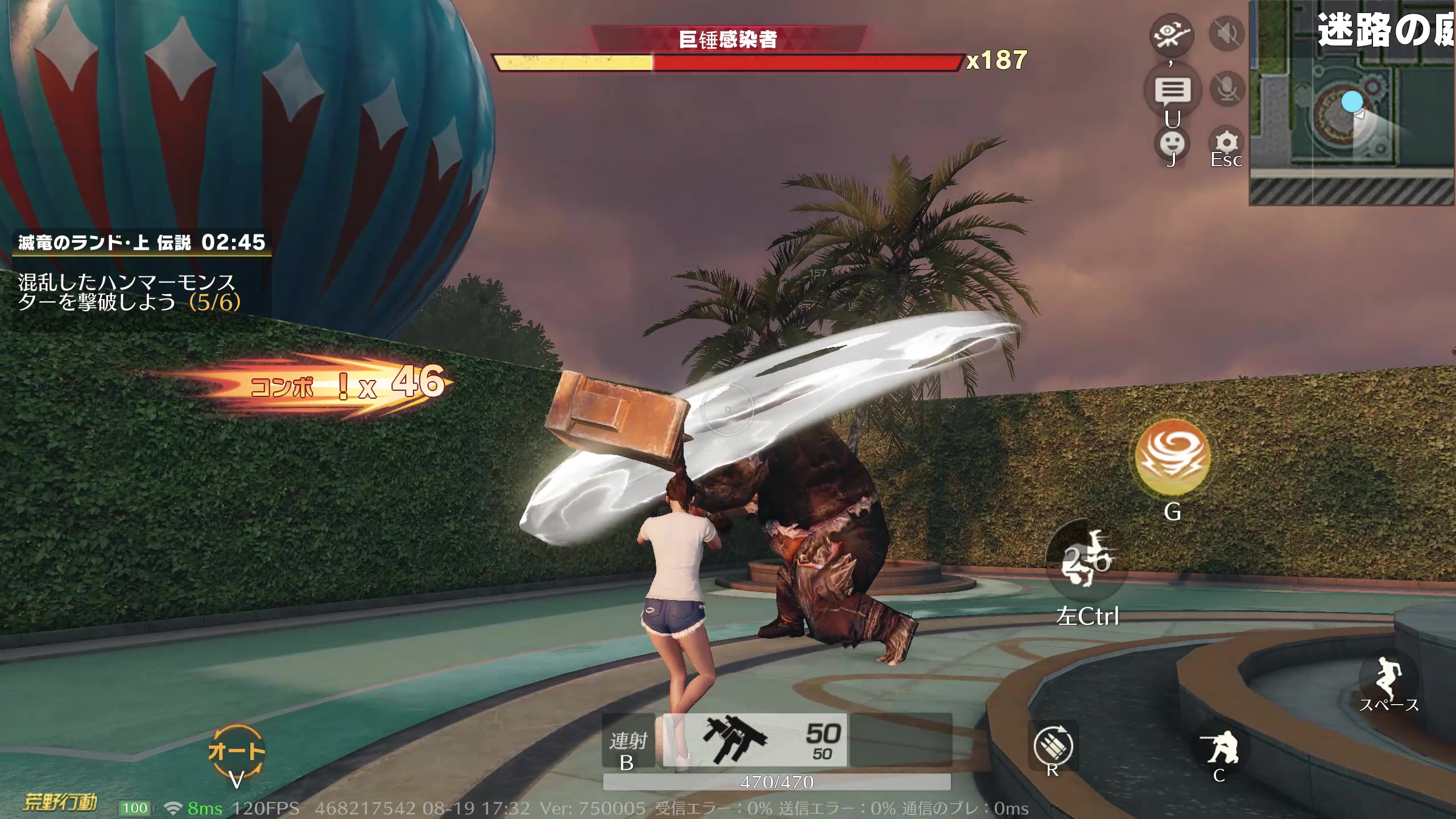The height and width of the screenshot is (819, 1456).
Task: Click the x187 kill counter label
Action: pyautogui.click(x=998, y=59)
